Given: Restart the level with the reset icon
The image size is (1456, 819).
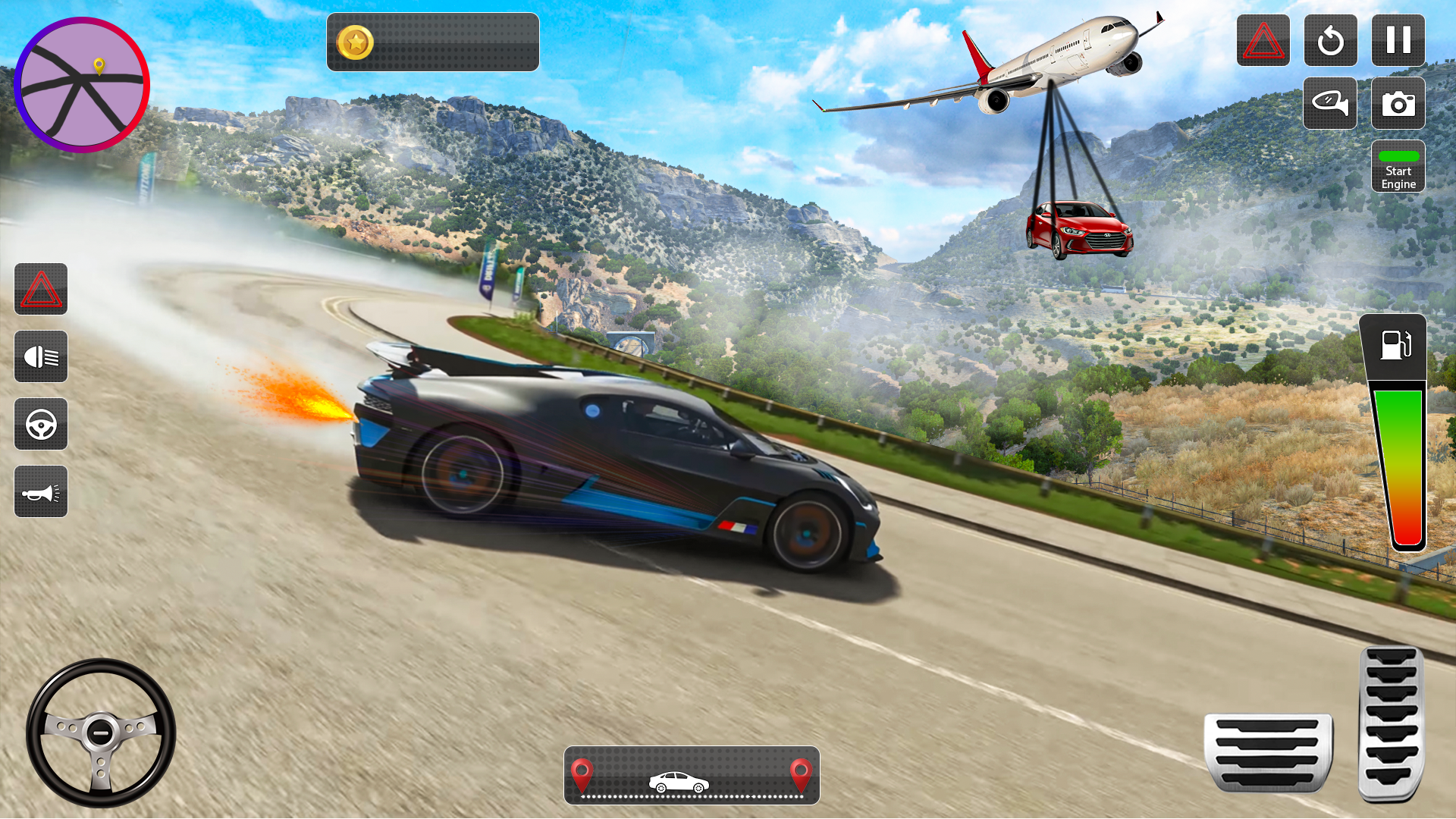Looking at the screenshot, I should point(1329,41).
